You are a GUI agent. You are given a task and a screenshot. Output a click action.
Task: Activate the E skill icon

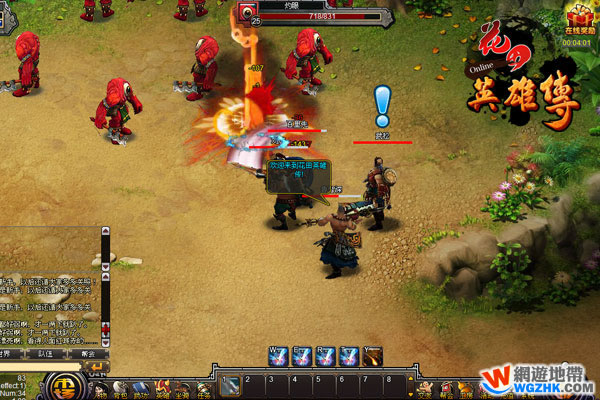coord(301,355)
